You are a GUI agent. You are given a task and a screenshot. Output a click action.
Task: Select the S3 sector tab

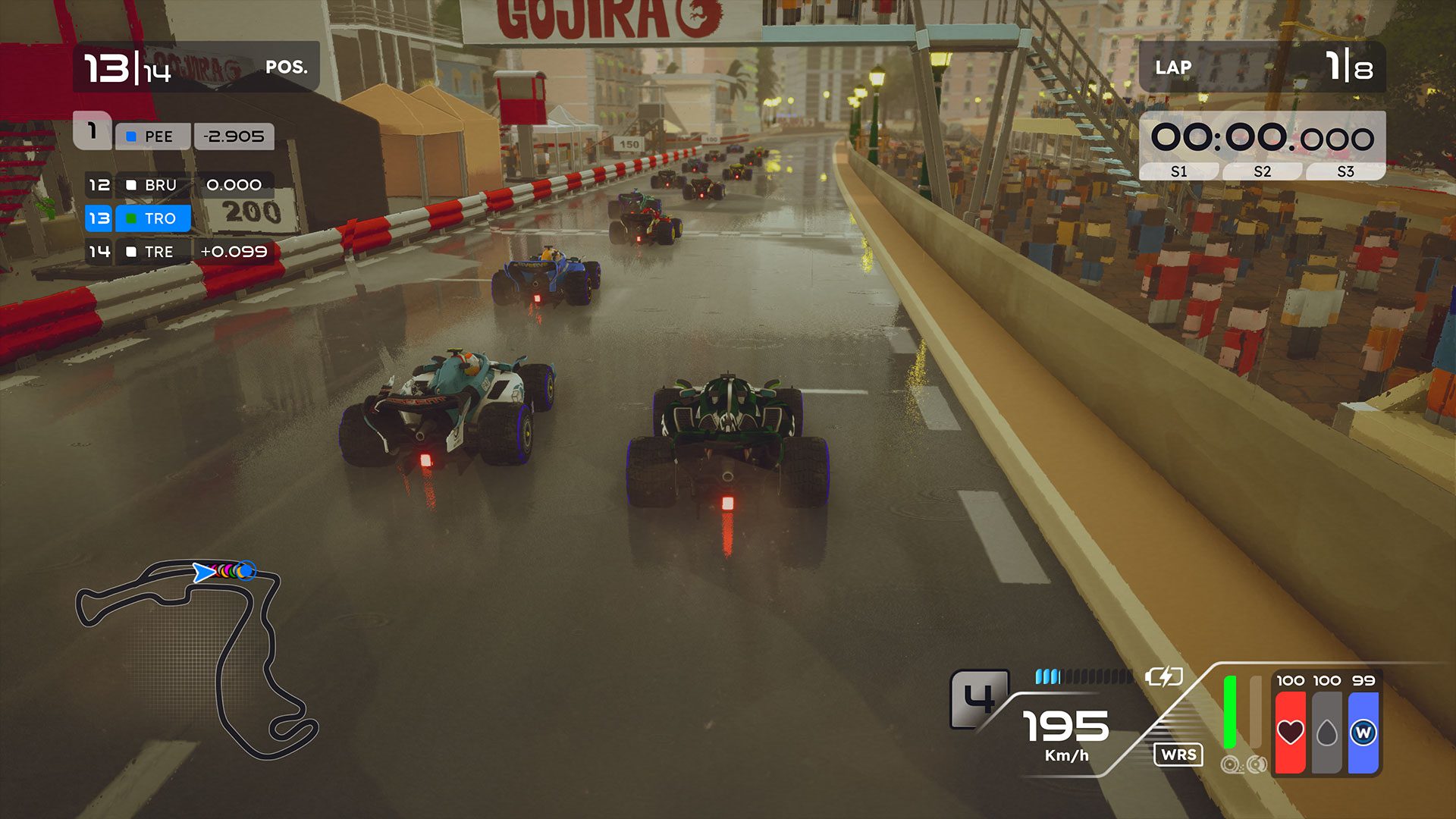point(1347,171)
